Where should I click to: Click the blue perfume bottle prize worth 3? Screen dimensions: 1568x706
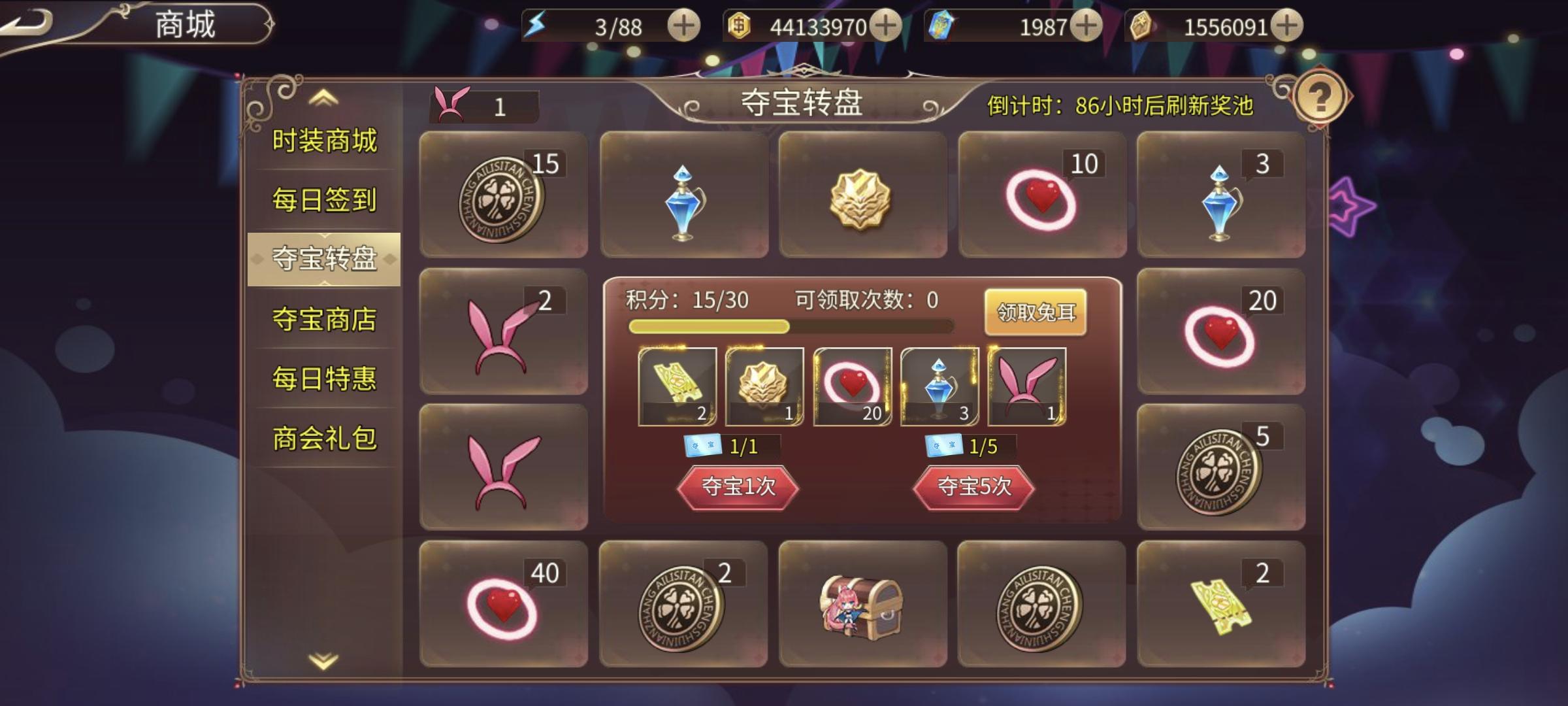coord(1222,194)
